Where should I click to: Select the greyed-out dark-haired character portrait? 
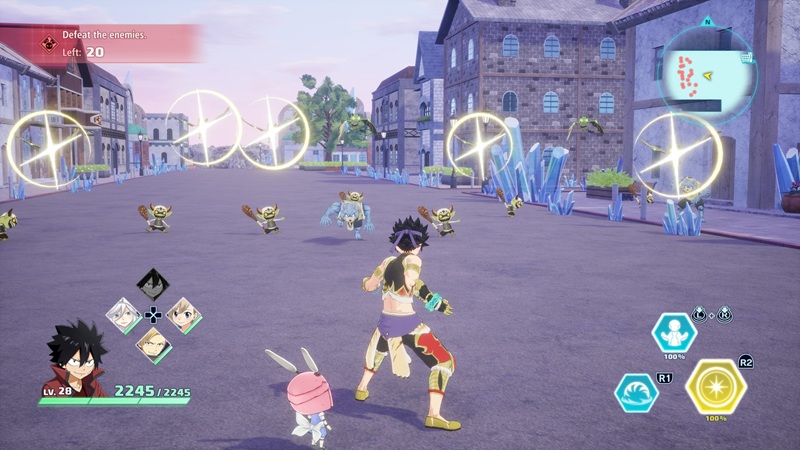tap(153, 284)
